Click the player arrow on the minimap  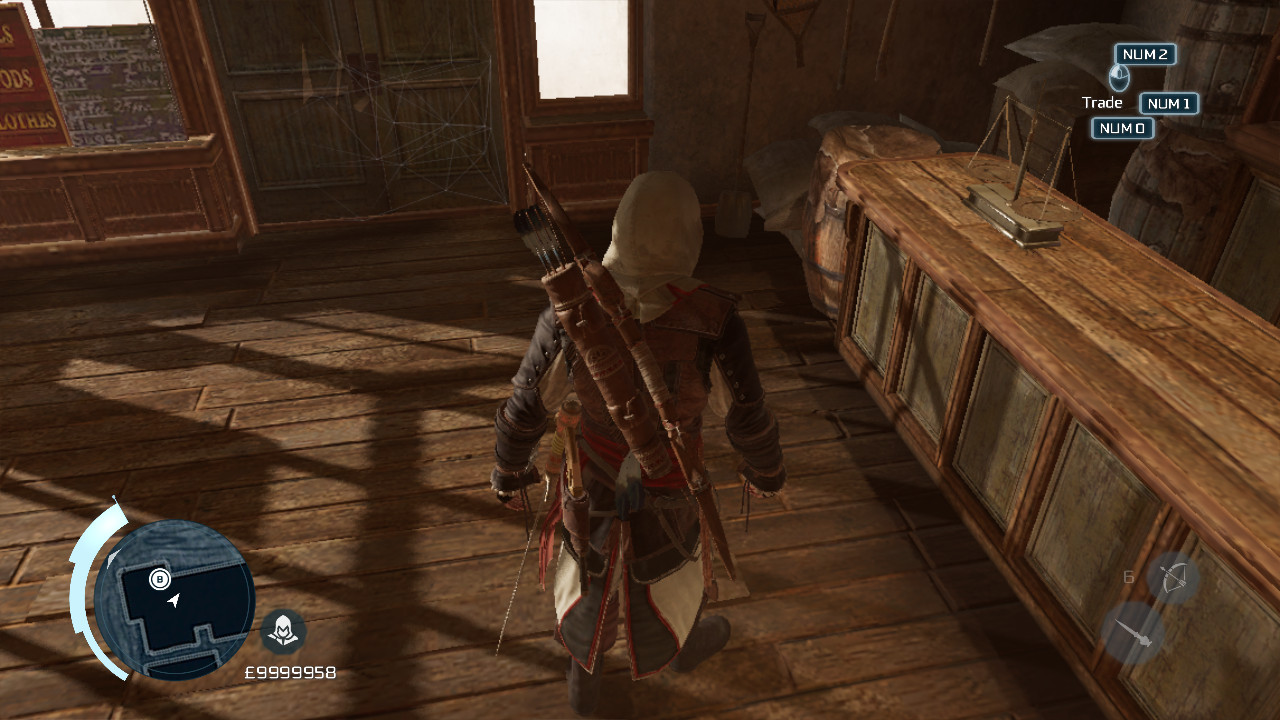tap(172, 602)
